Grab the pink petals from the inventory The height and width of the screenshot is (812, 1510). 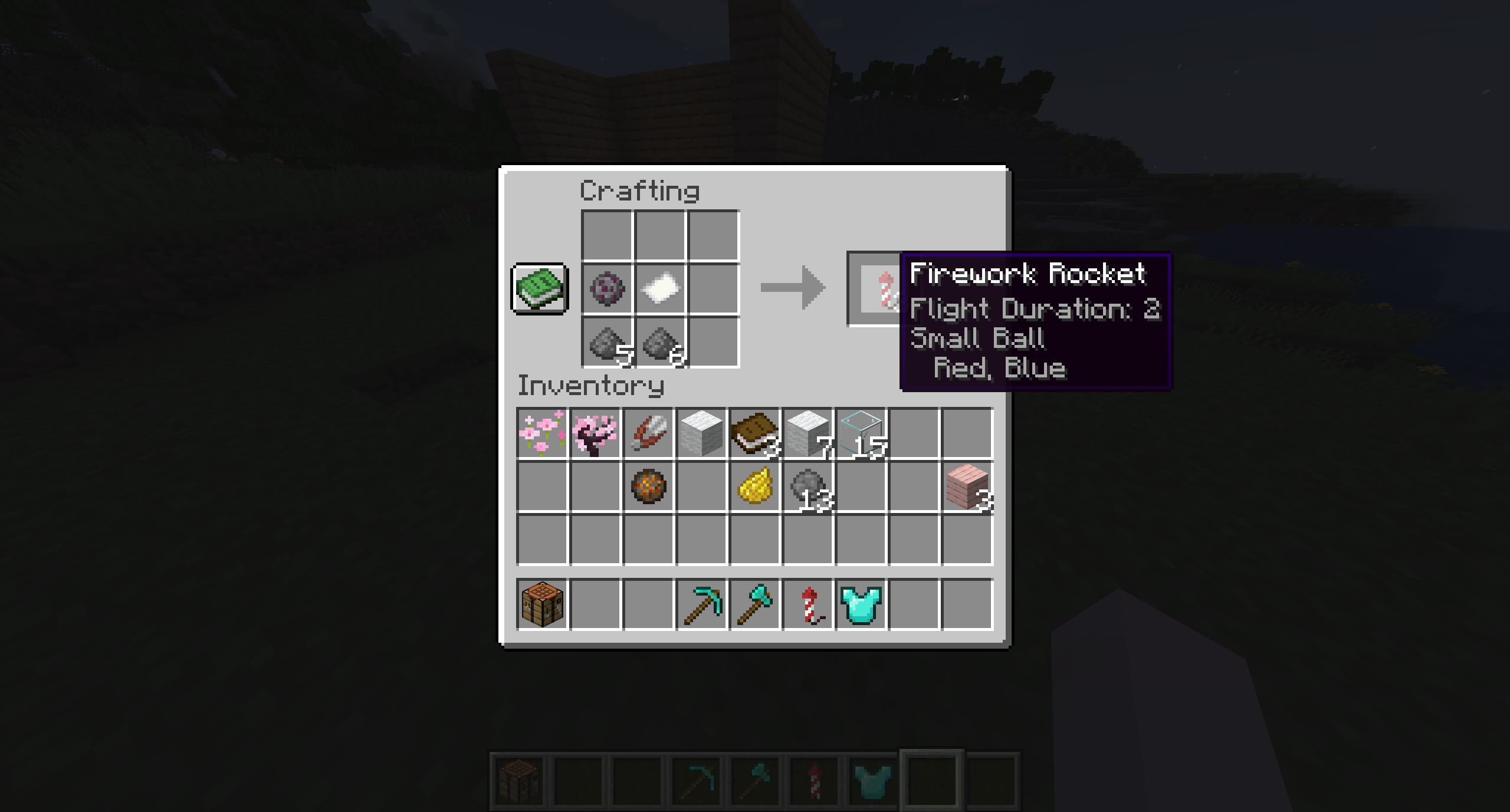click(543, 435)
